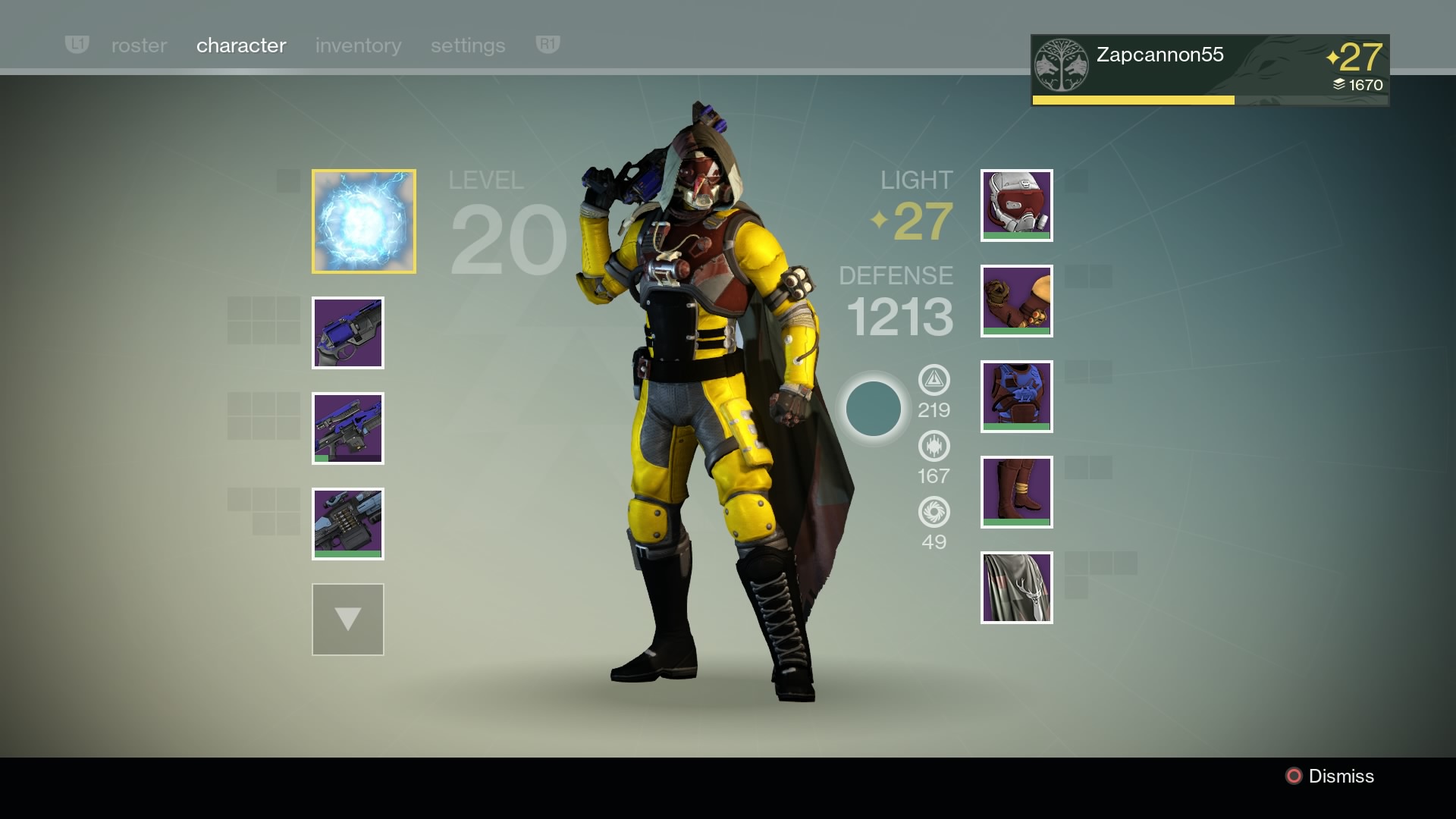Open the settings tab

coord(467,45)
